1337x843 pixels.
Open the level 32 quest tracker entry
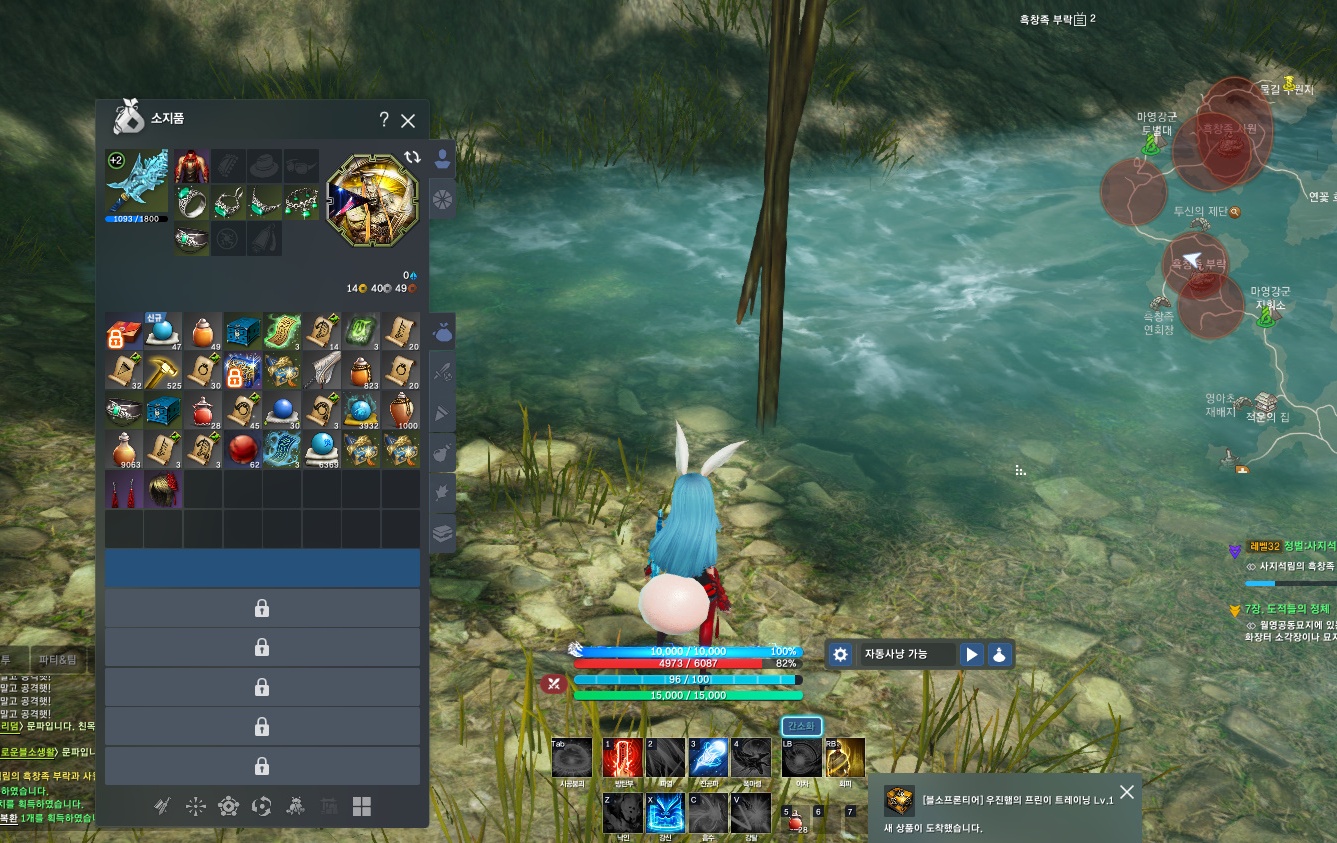click(1290, 549)
